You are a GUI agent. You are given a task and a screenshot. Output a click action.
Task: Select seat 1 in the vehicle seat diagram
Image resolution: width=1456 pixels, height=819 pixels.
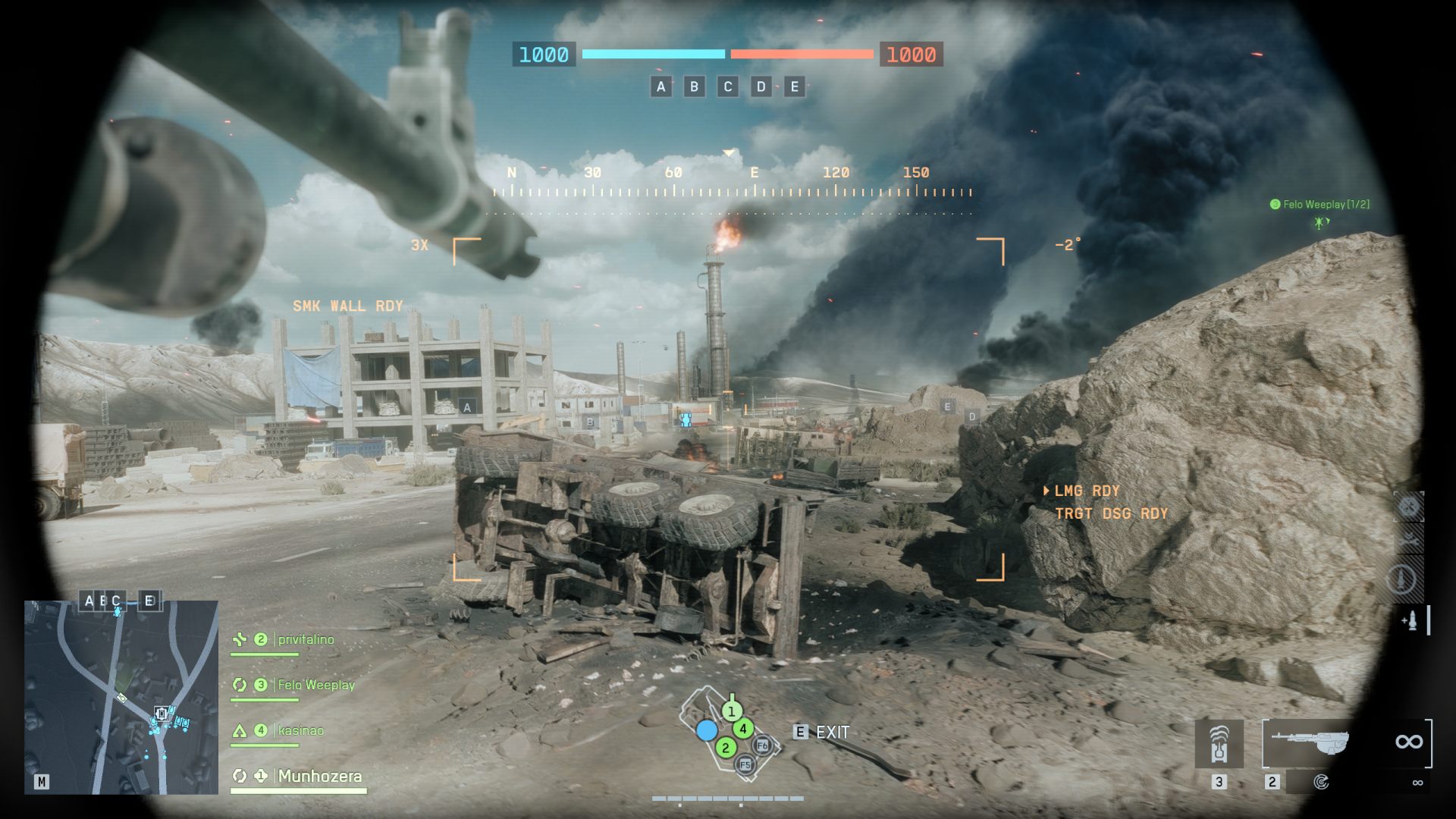coord(730,711)
